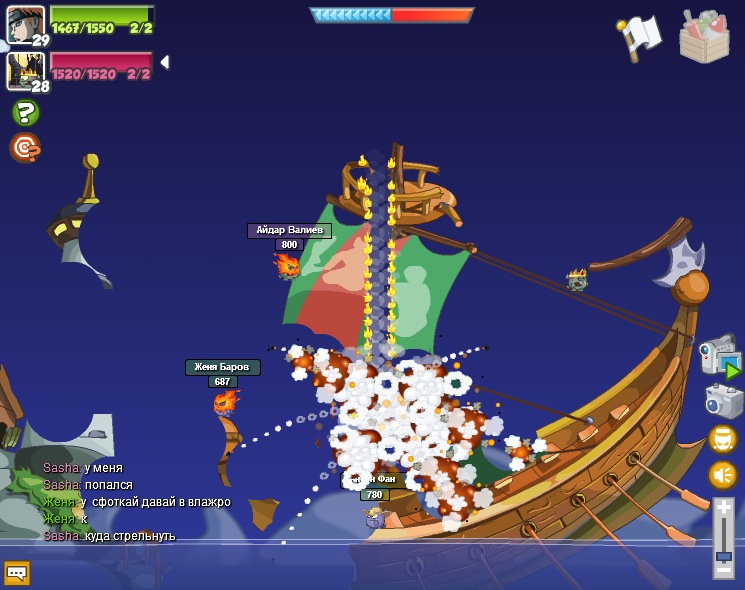Toggle sound with the orange speaker button

click(722, 474)
